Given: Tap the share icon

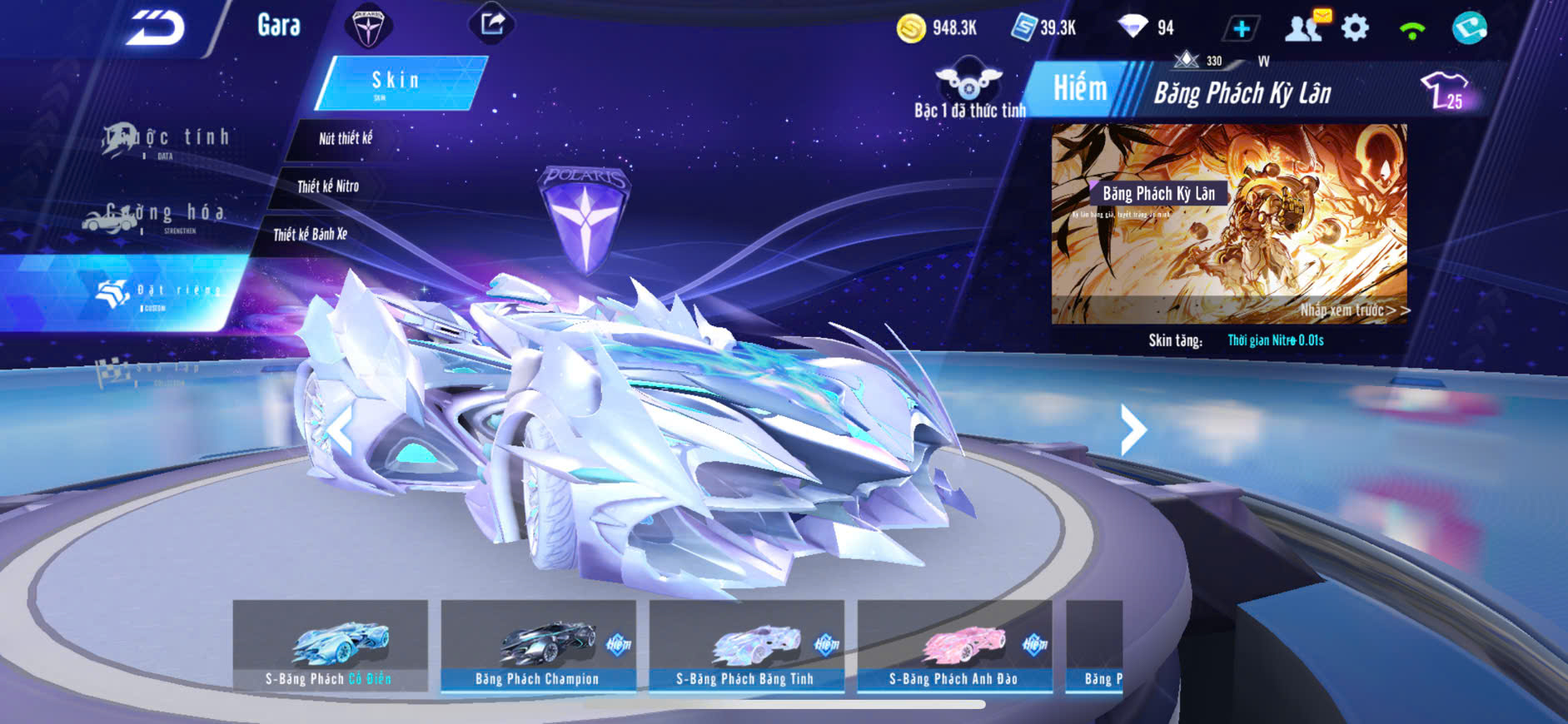Looking at the screenshot, I should tap(492, 24).
